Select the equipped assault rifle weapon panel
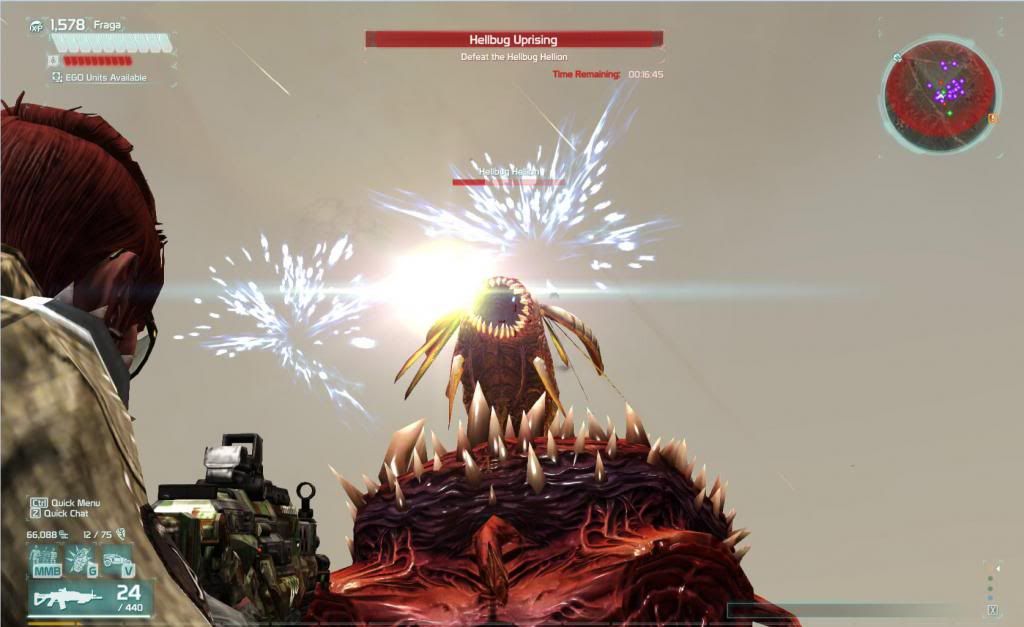Image resolution: width=1024 pixels, height=627 pixels. (x=89, y=598)
